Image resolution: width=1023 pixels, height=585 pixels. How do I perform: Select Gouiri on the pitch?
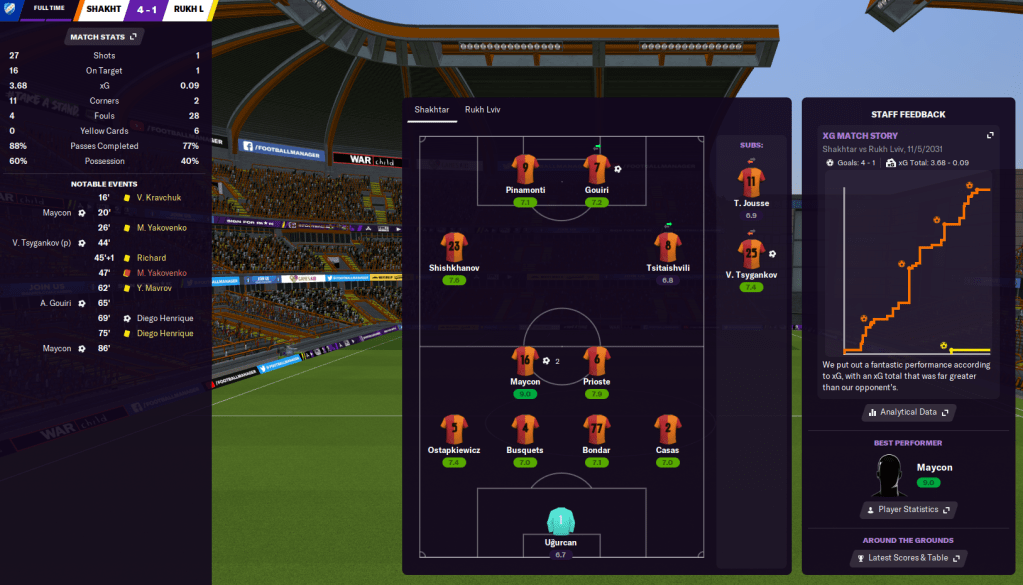[597, 168]
